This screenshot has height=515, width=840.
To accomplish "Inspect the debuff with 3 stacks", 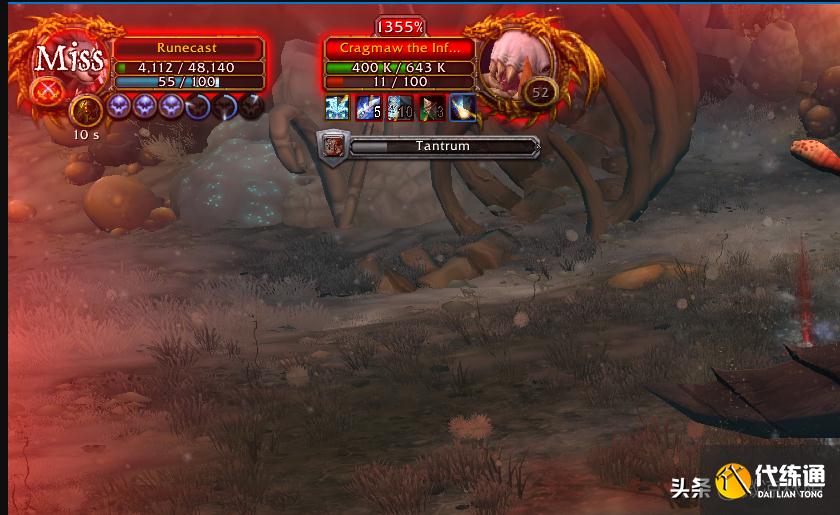I will click(x=431, y=108).
